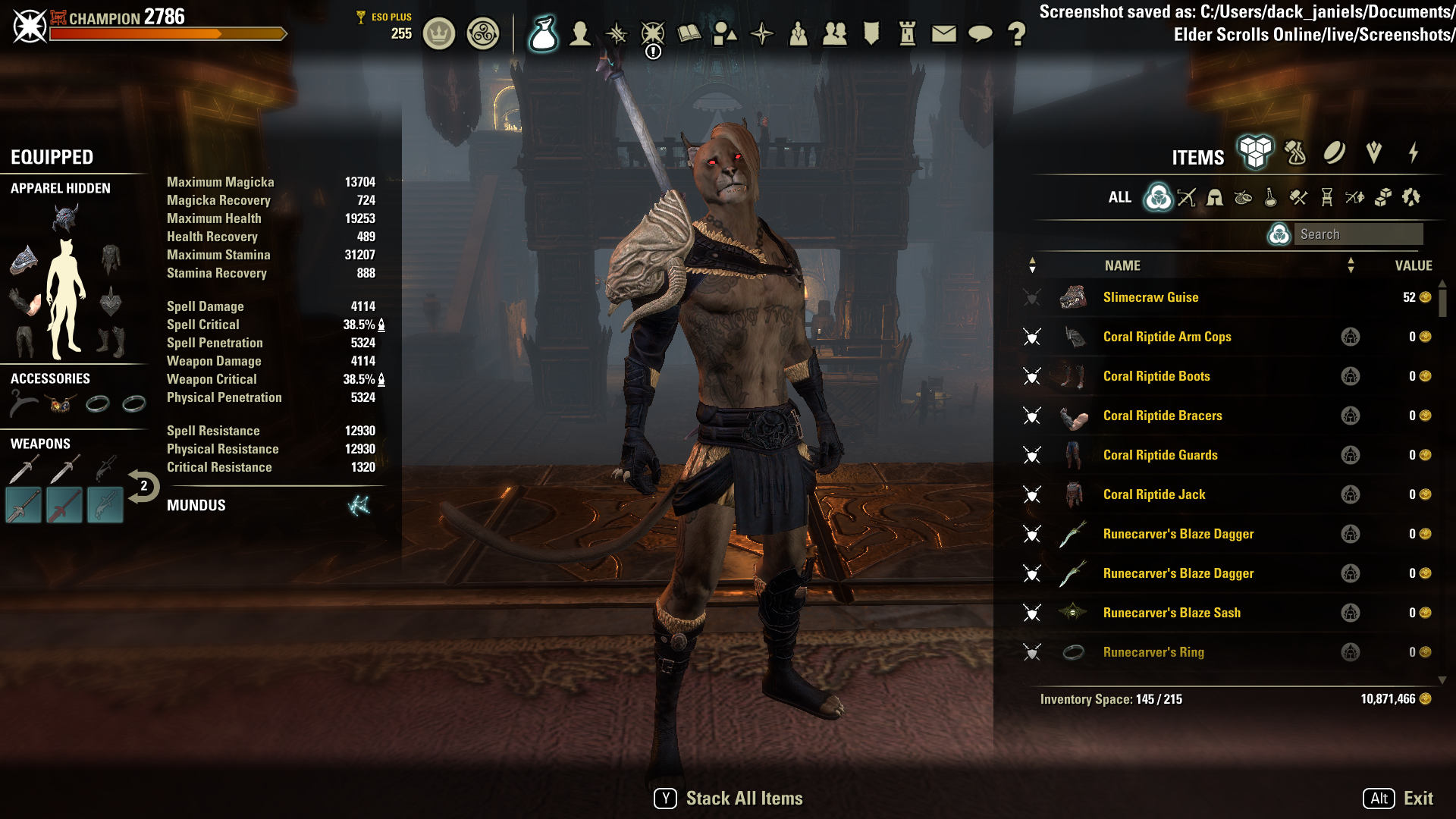Click the Stack All Items button
The image size is (1456, 819).
point(728,799)
